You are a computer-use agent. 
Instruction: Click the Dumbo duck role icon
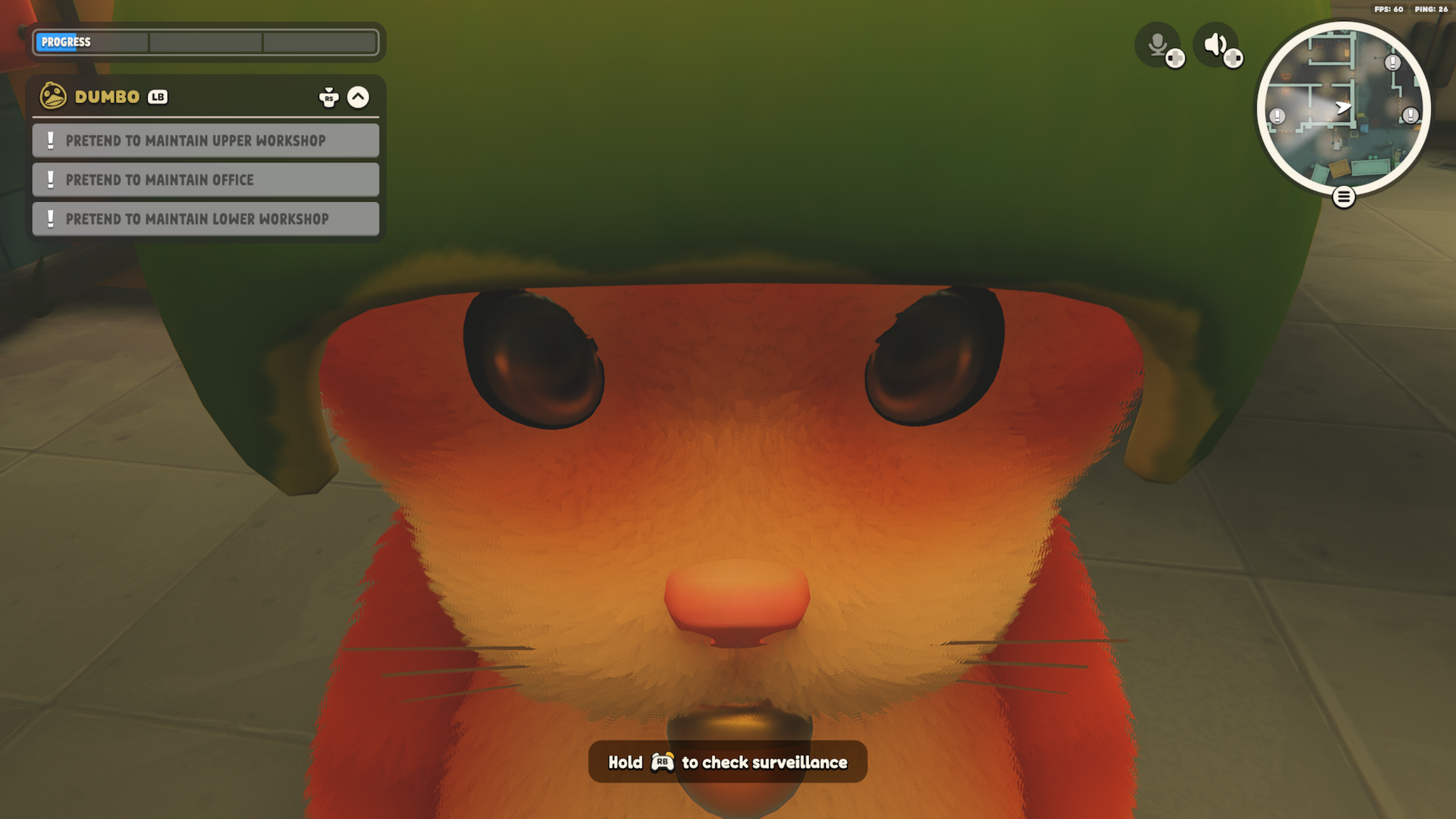(53, 96)
